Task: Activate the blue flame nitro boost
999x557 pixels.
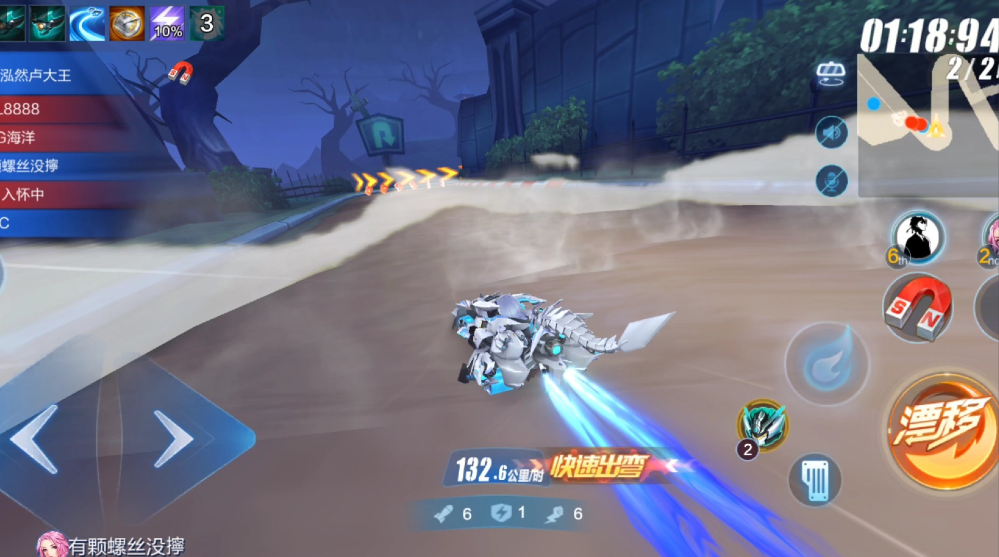Action: pos(826,365)
